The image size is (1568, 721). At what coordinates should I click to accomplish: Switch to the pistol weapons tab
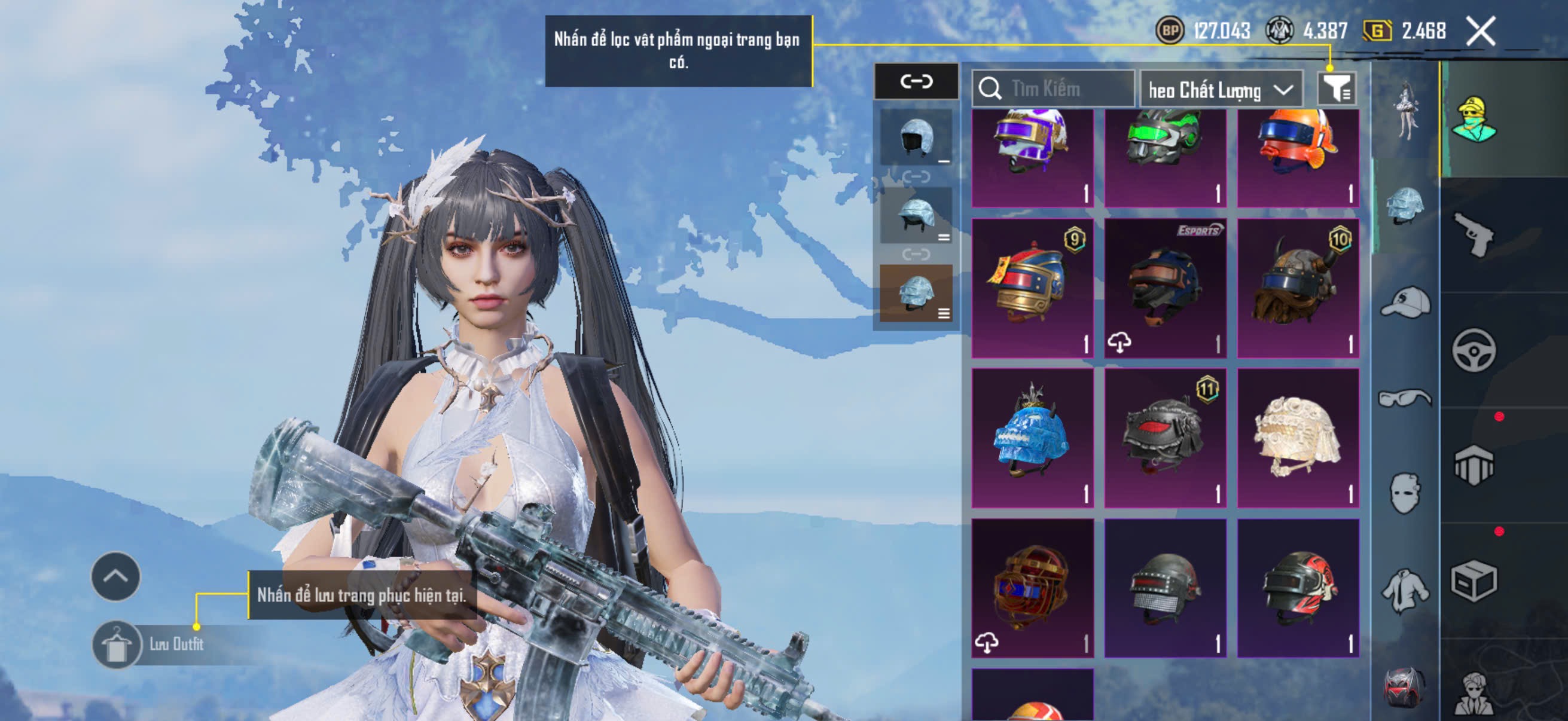(1474, 234)
